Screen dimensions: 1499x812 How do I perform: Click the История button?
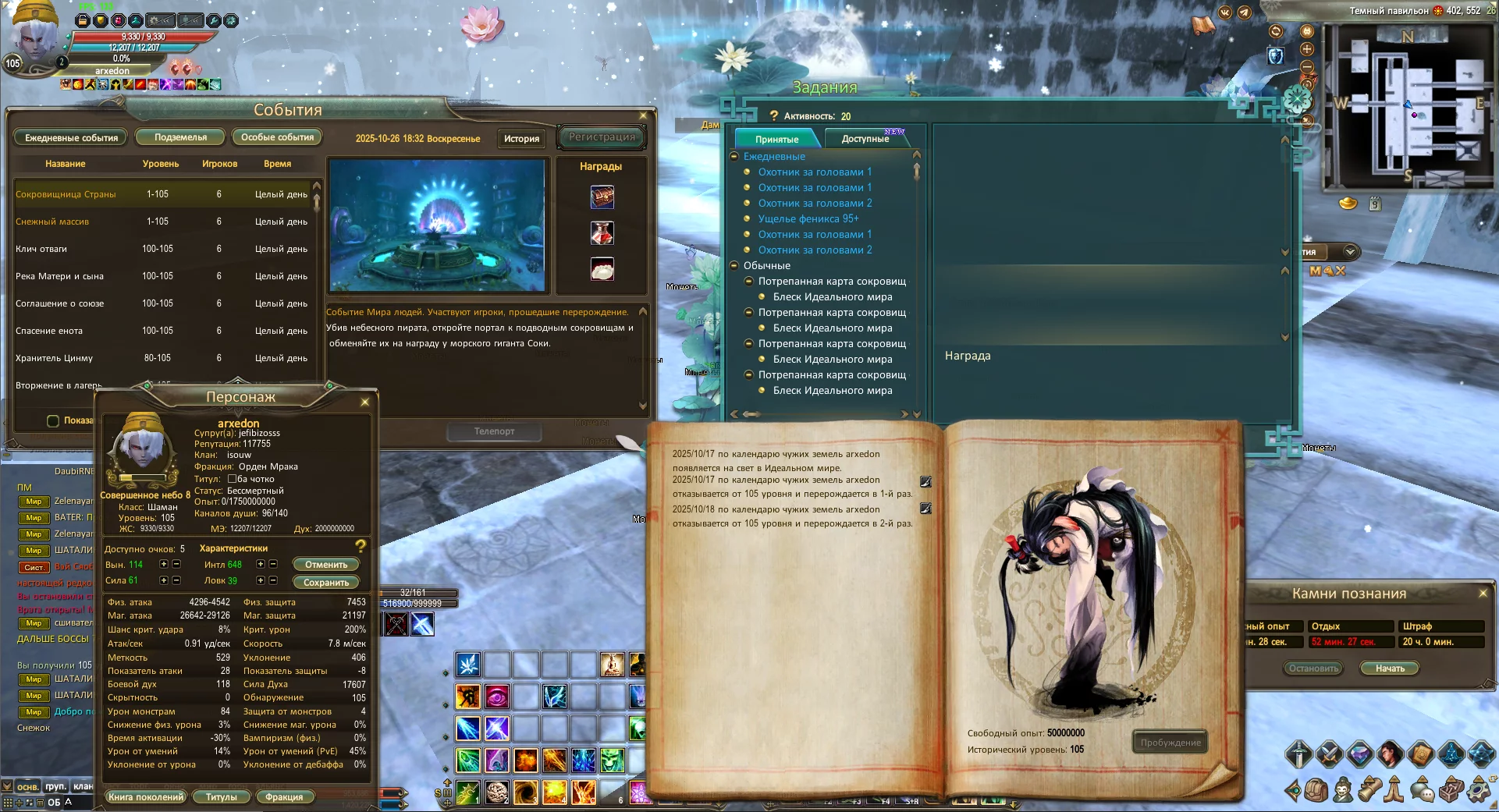click(x=521, y=138)
